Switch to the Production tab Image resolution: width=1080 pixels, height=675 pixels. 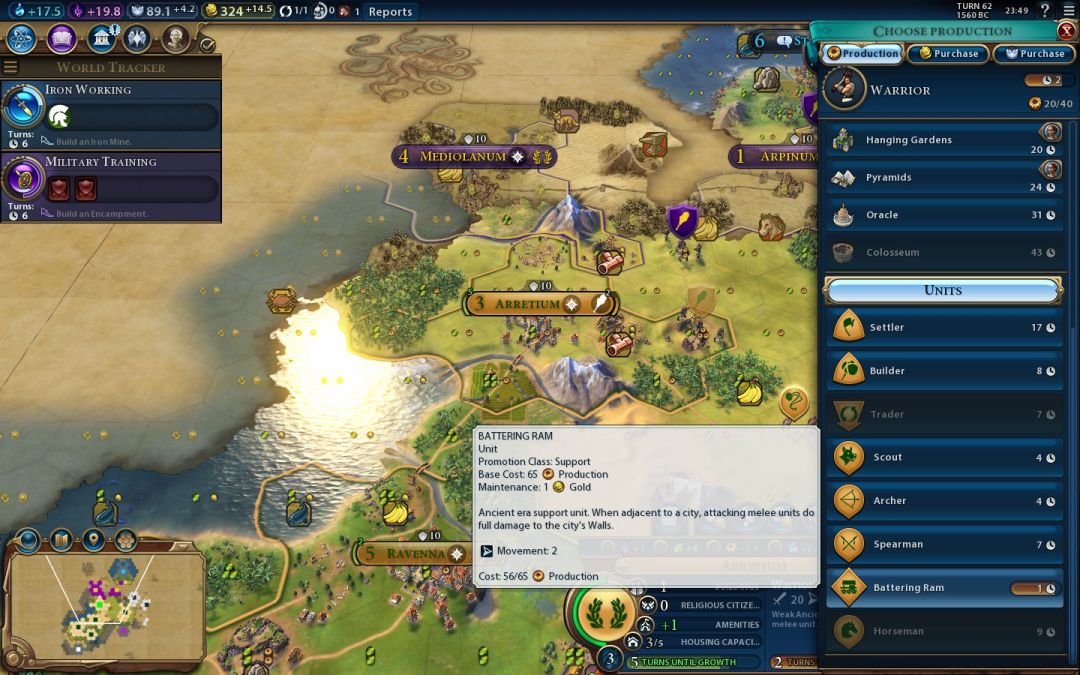(x=862, y=54)
